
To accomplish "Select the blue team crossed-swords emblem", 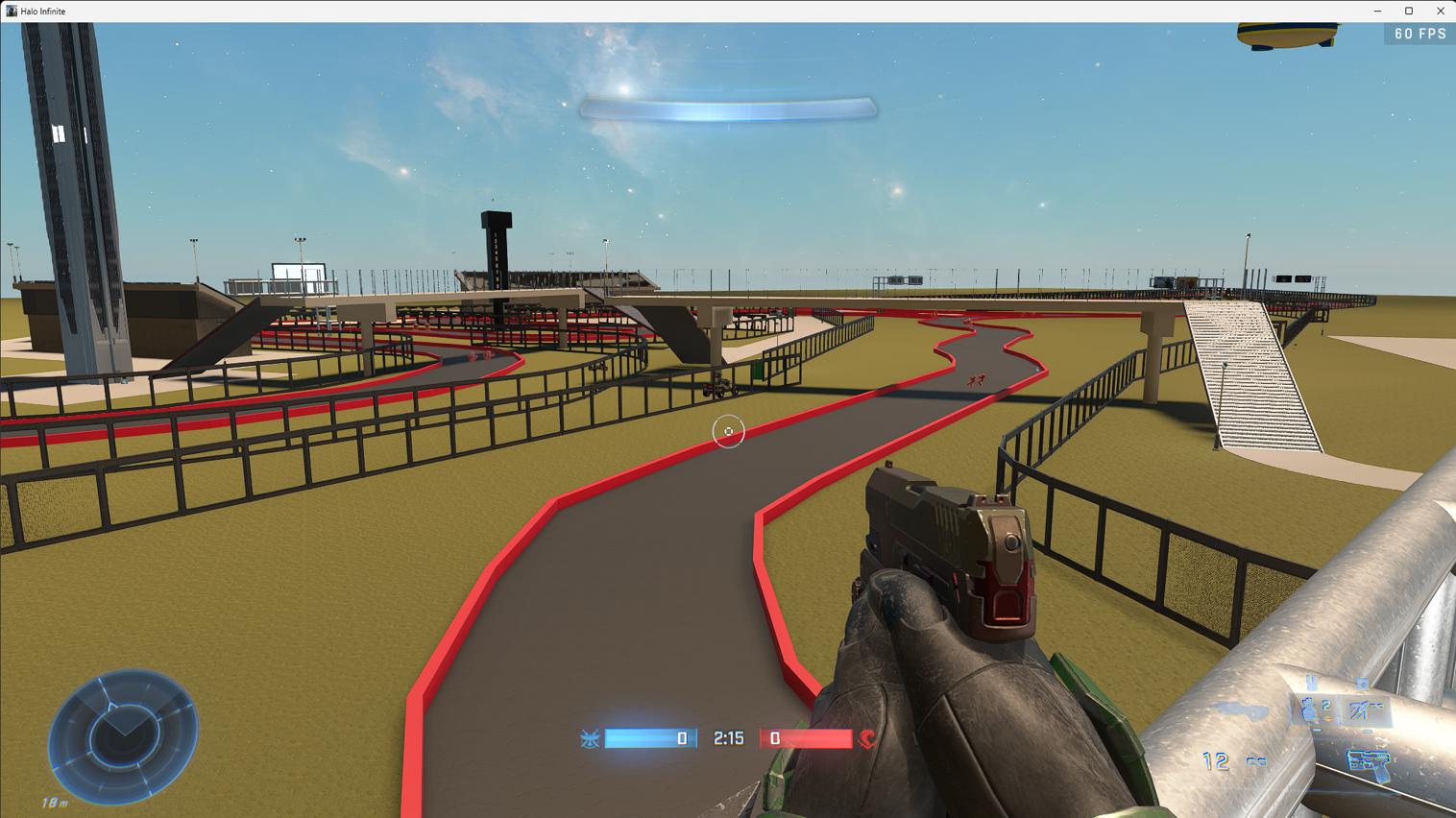I will pyautogui.click(x=591, y=738).
